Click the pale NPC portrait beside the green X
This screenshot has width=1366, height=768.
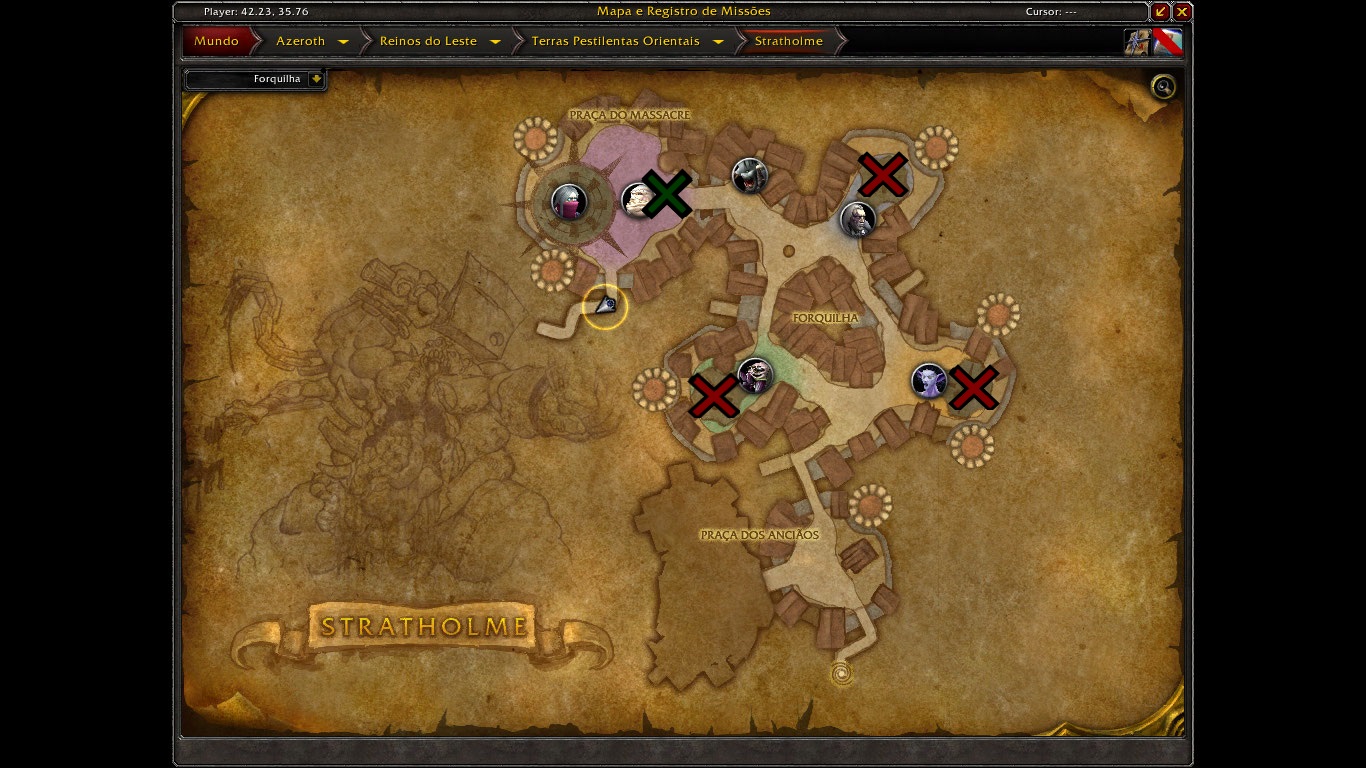tap(637, 199)
